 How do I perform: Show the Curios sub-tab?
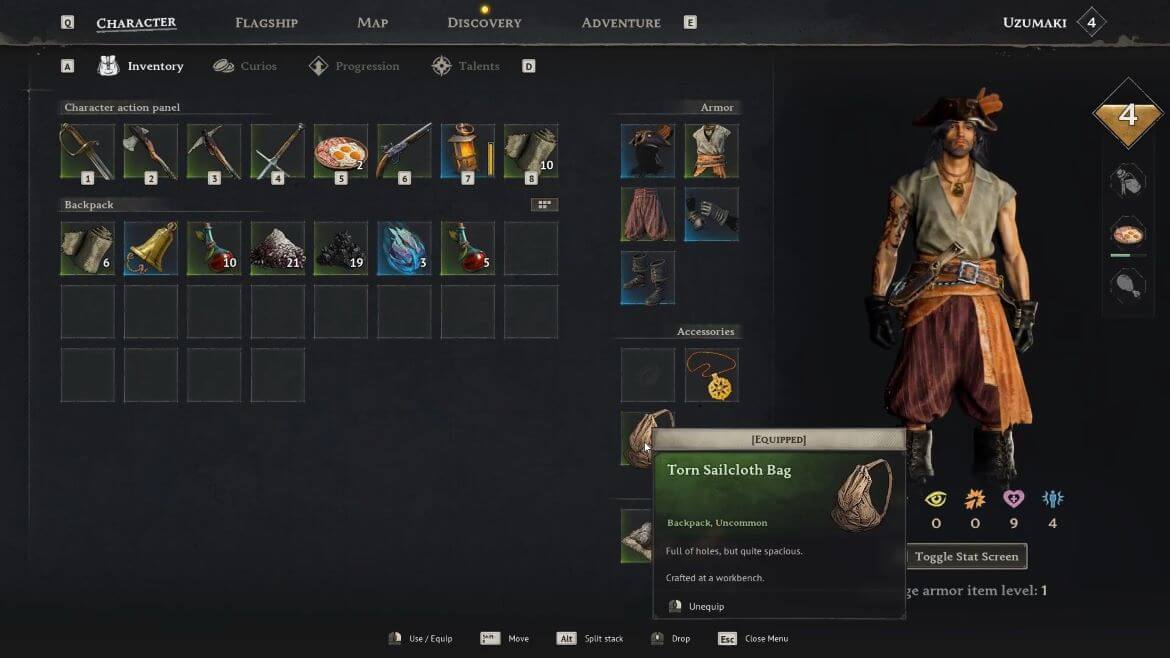245,66
